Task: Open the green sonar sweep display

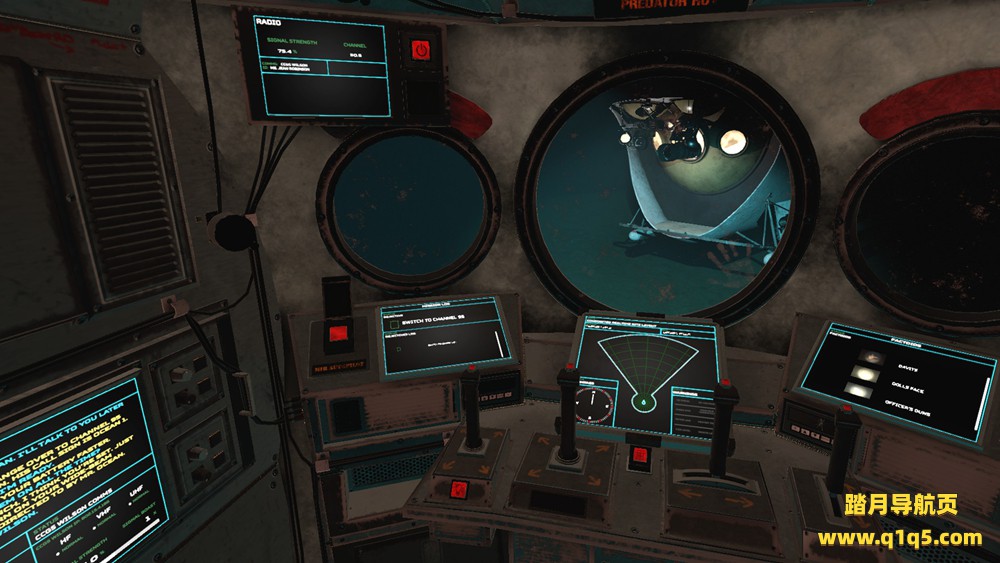Action: pos(646,371)
